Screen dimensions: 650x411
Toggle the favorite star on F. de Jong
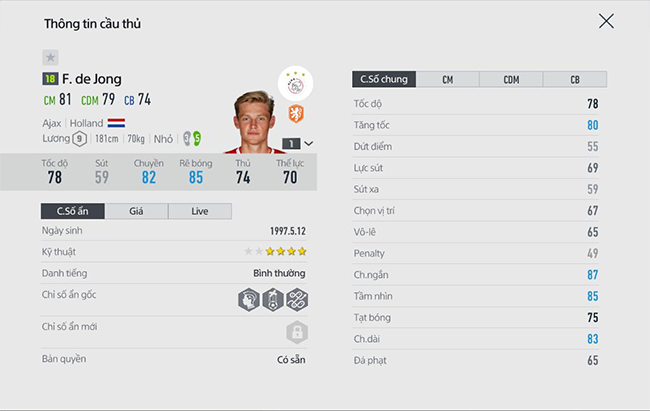[x=50, y=58]
